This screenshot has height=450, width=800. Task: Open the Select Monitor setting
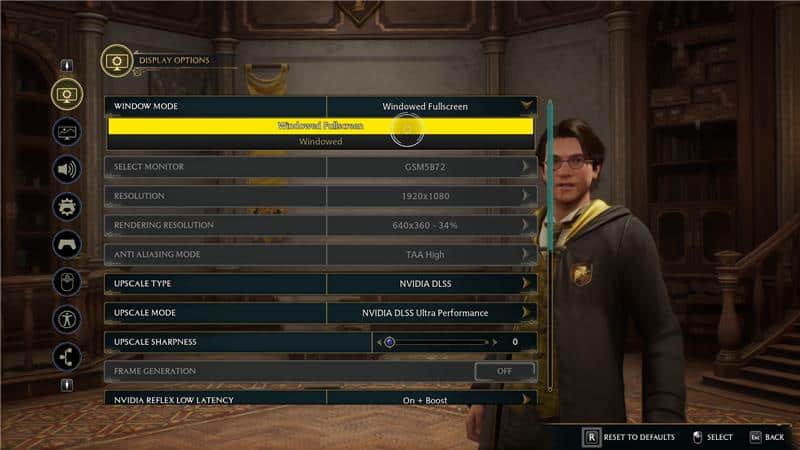[431, 166]
